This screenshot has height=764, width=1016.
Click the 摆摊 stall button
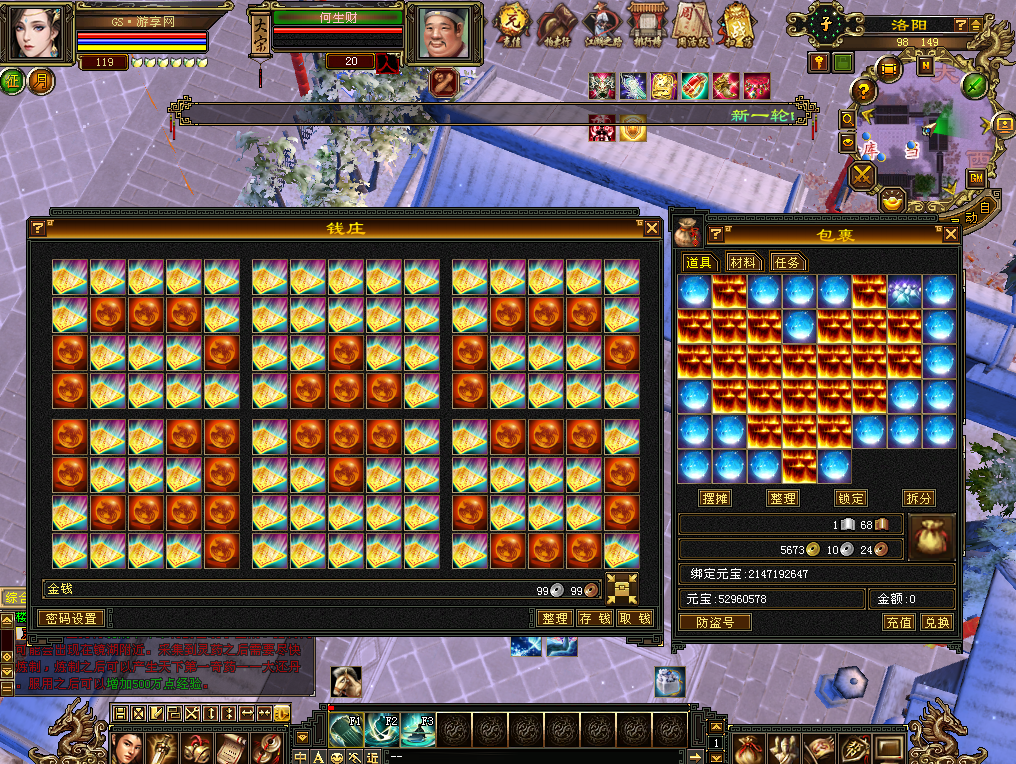(x=715, y=498)
